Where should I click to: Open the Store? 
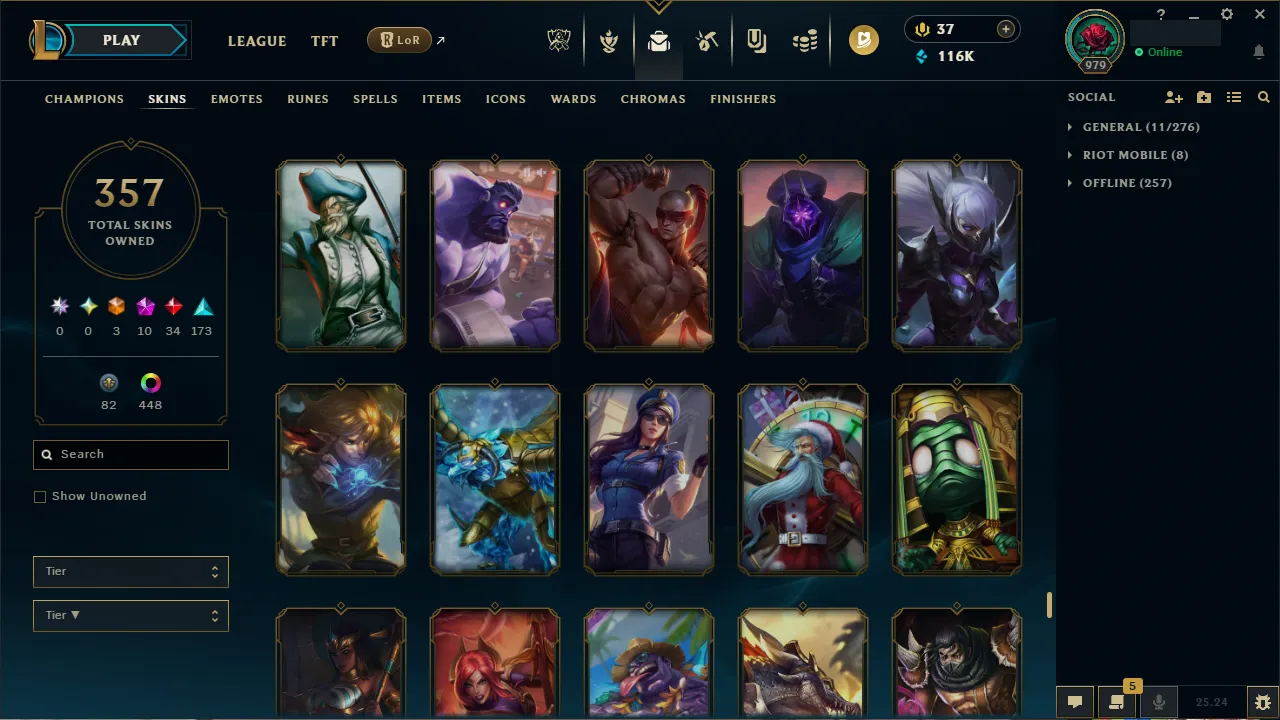coord(806,40)
